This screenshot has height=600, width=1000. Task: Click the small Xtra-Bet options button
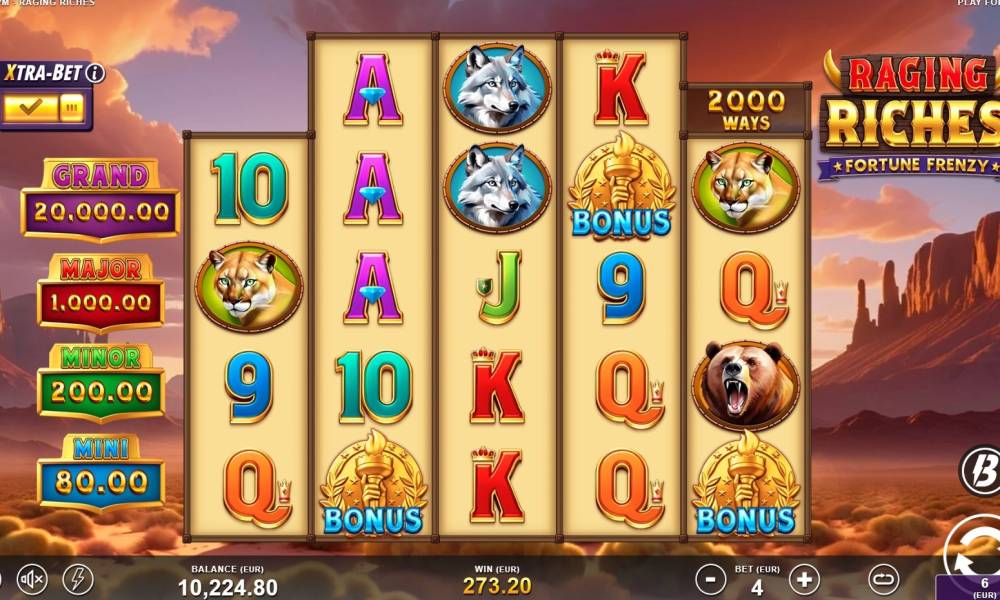[70, 107]
